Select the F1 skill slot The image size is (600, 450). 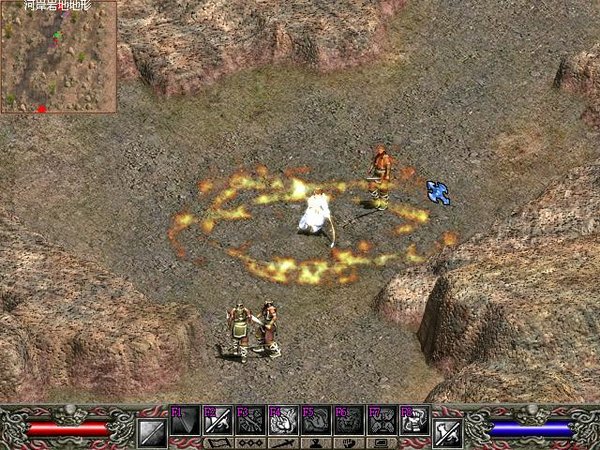pos(186,421)
